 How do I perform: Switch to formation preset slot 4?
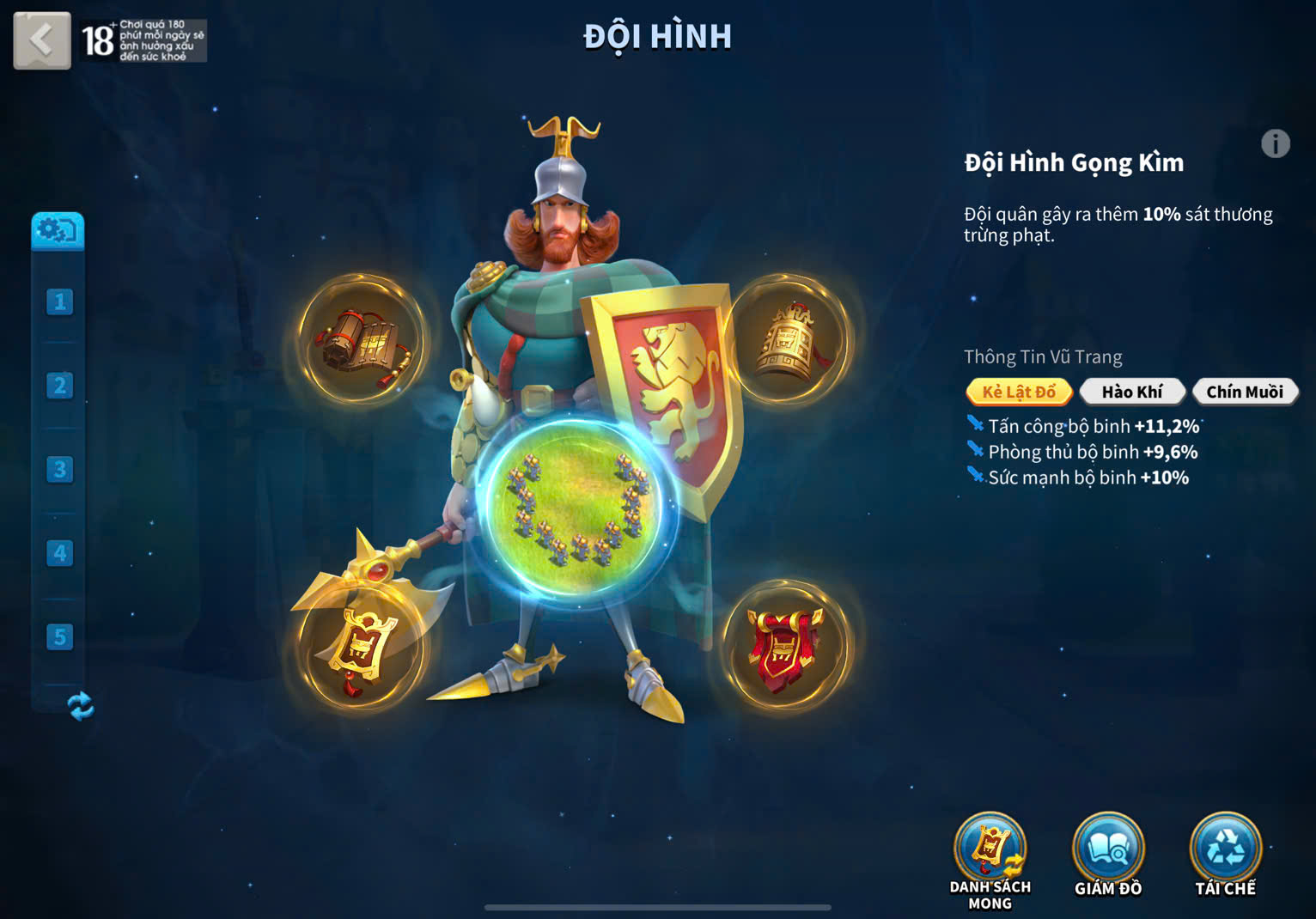(59, 553)
